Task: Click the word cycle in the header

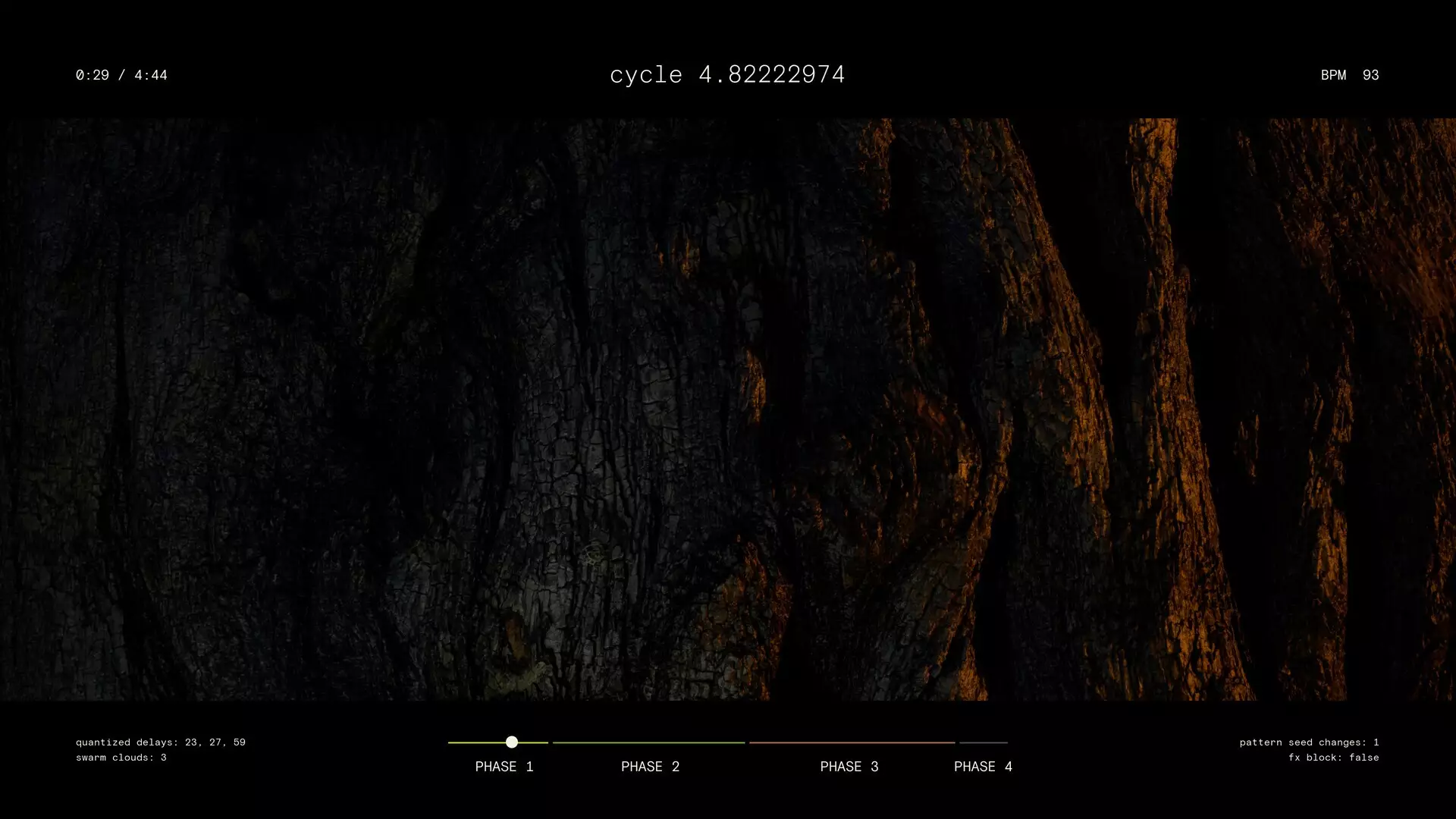Action: 645,74
